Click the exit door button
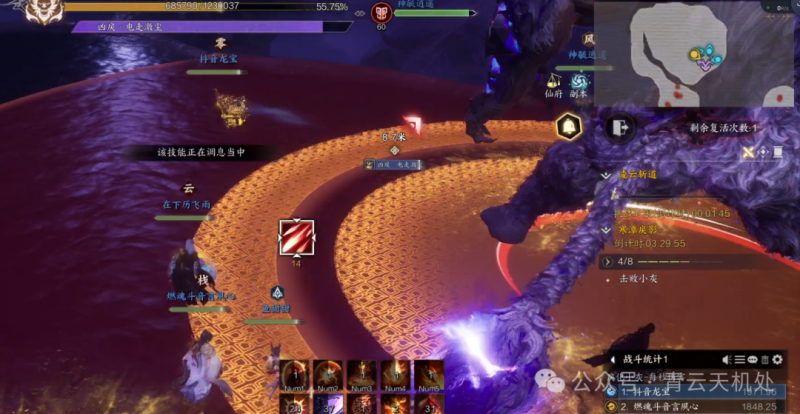The image size is (800, 414). pos(619,127)
